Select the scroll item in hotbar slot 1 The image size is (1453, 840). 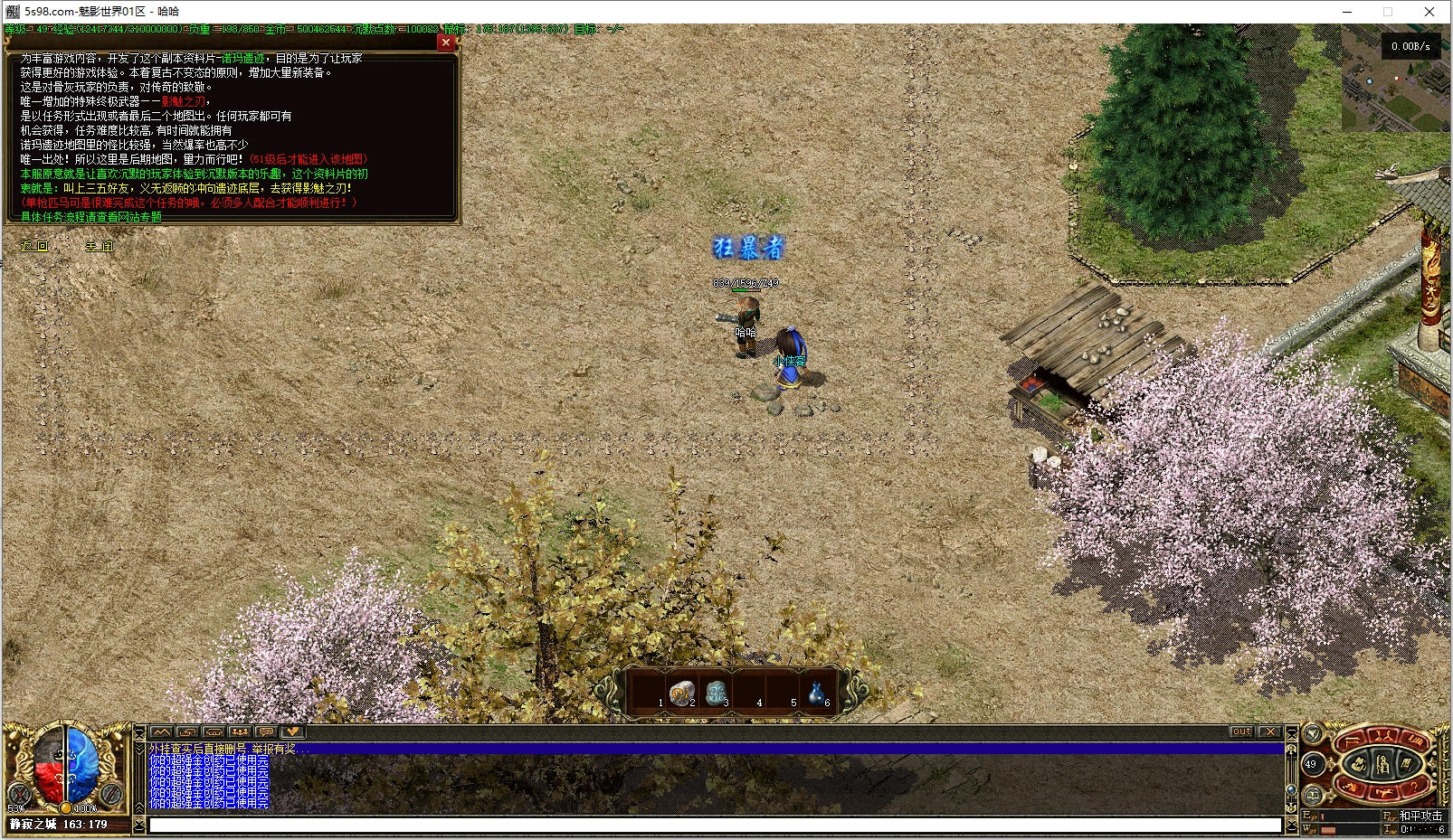click(679, 694)
